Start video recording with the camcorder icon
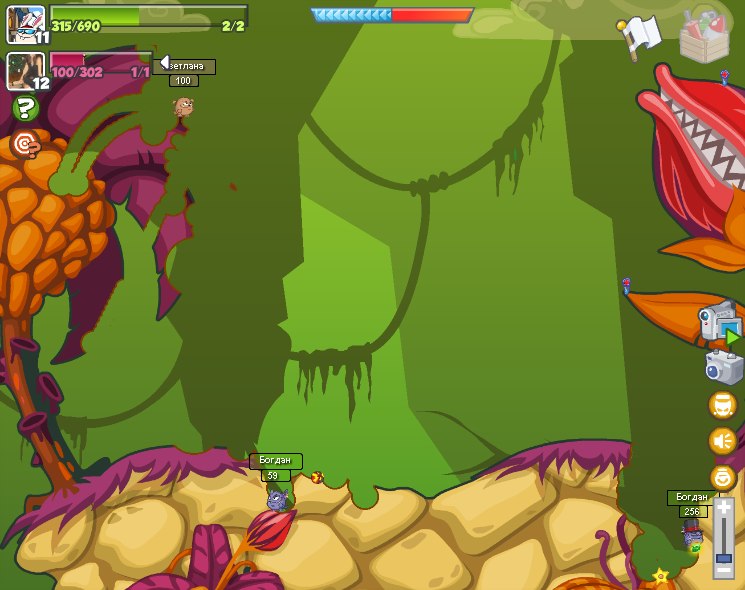Viewport: 745px width, 590px height. pos(718,322)
